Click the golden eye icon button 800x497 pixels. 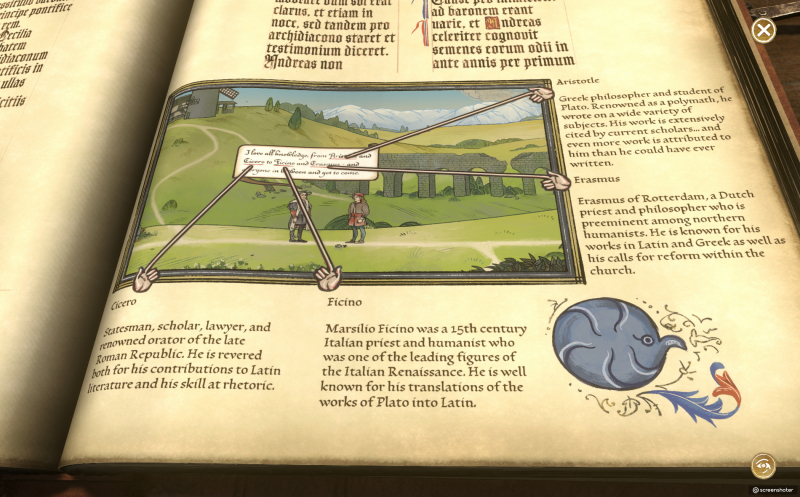(x=764, y=465)
